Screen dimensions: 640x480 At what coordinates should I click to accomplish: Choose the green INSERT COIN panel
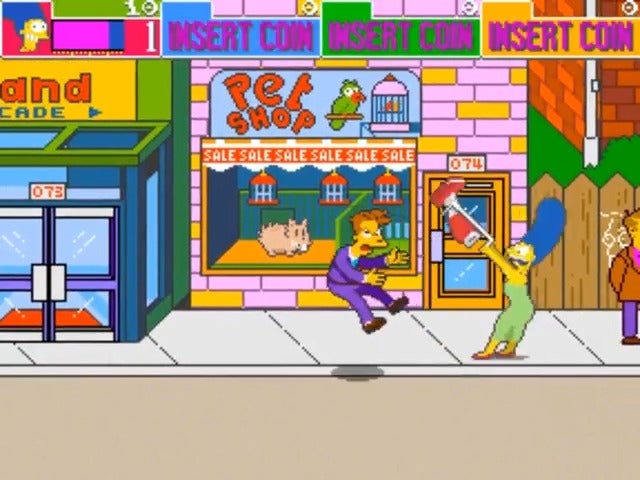(x=400, y=36)
